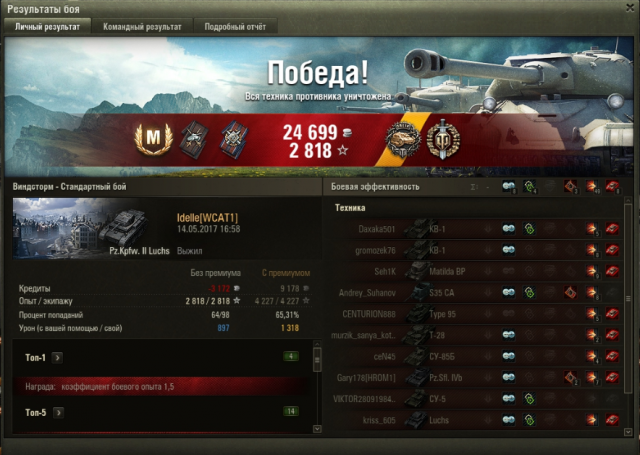Image resolution: width=640 pixels, height=455 pixels.
Task: Open the Подробный отчёт tab
Action: (233, 27)
